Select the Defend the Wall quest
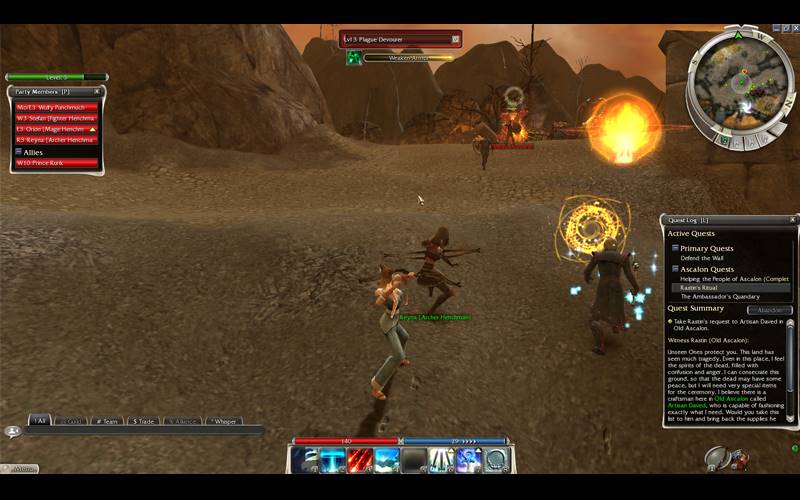 703,258
